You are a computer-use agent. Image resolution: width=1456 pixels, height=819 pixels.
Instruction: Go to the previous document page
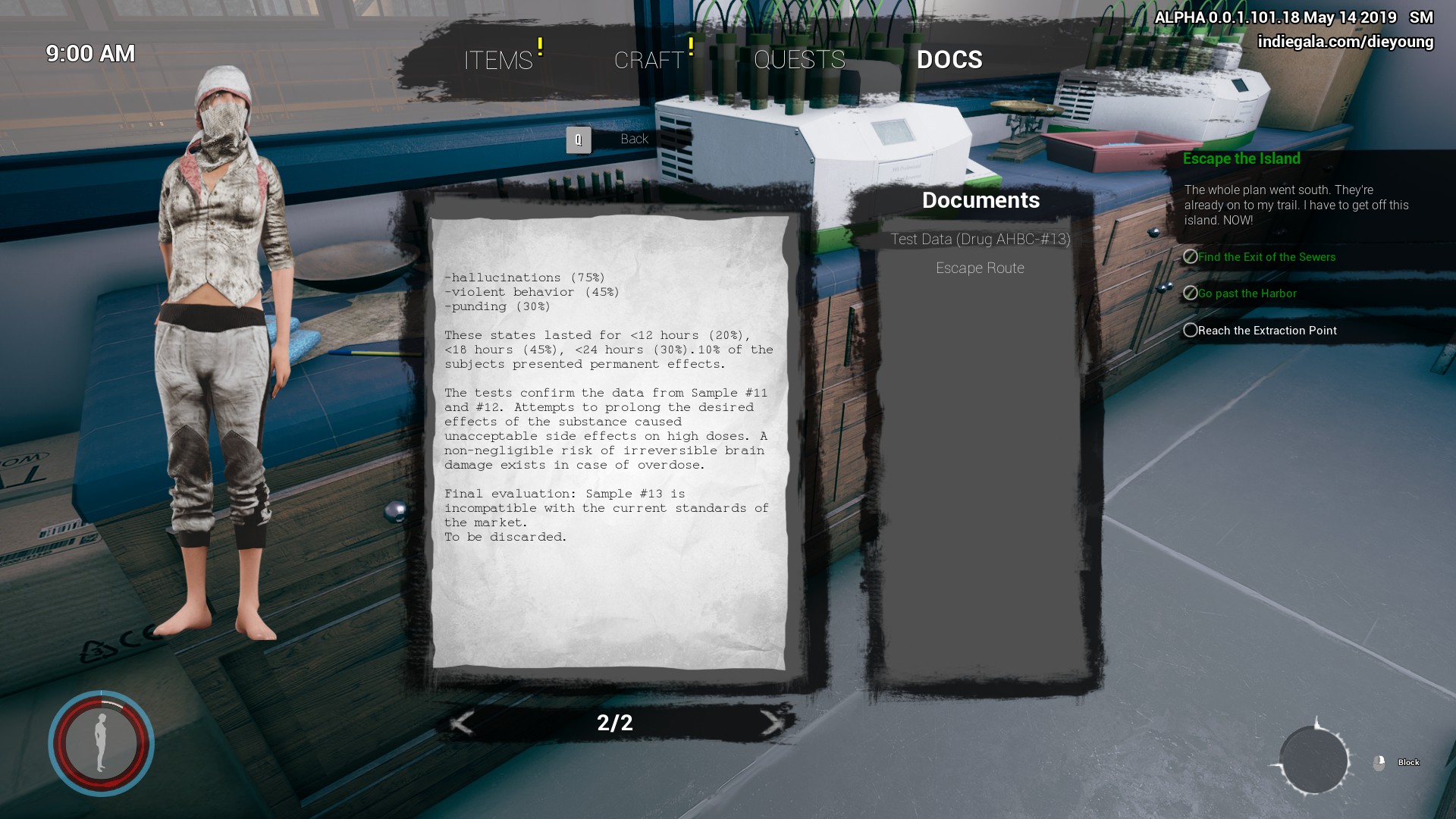point(462,723)
